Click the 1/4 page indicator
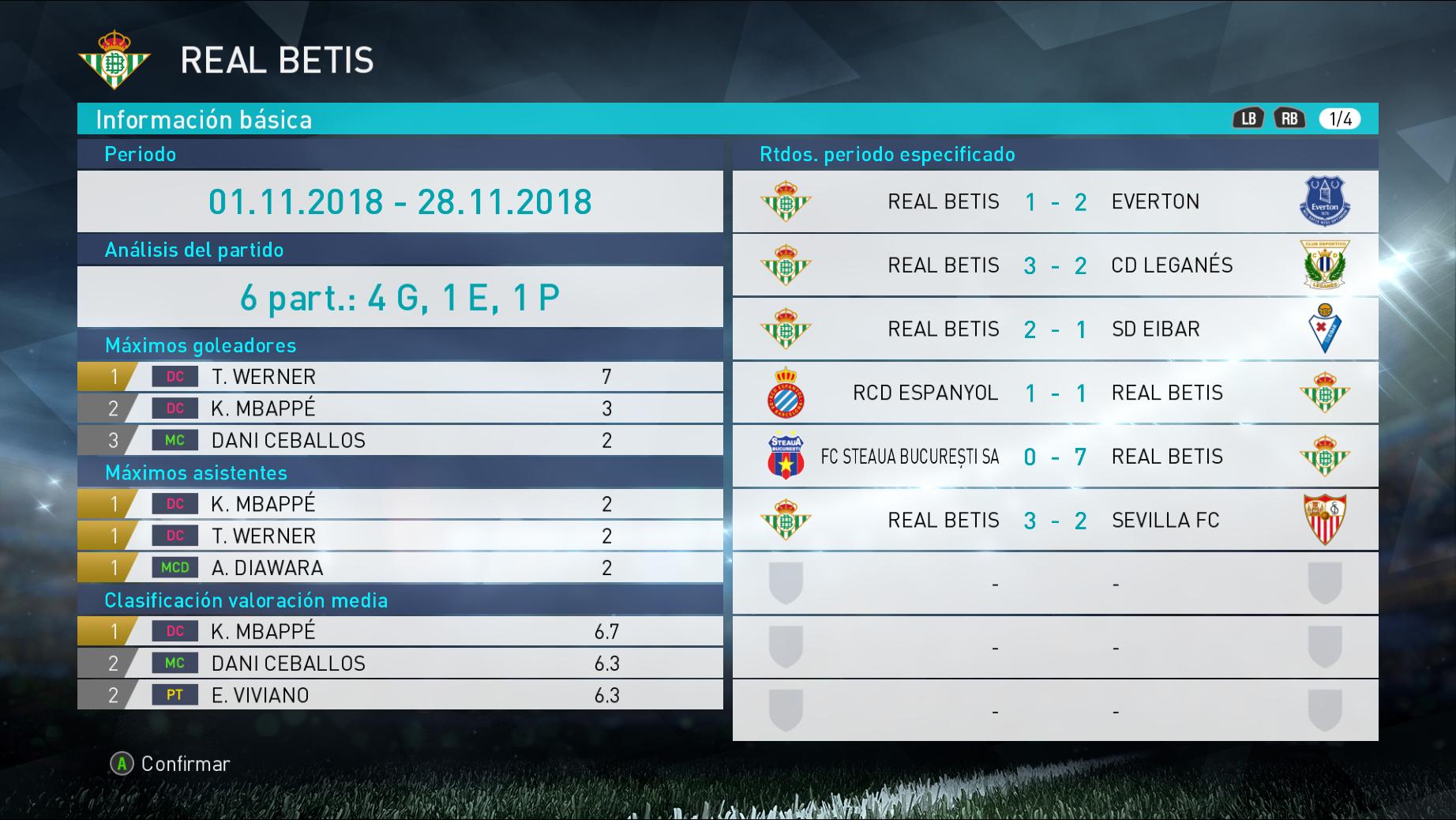Screen dimensions: 1456x820 point(1340,119)
